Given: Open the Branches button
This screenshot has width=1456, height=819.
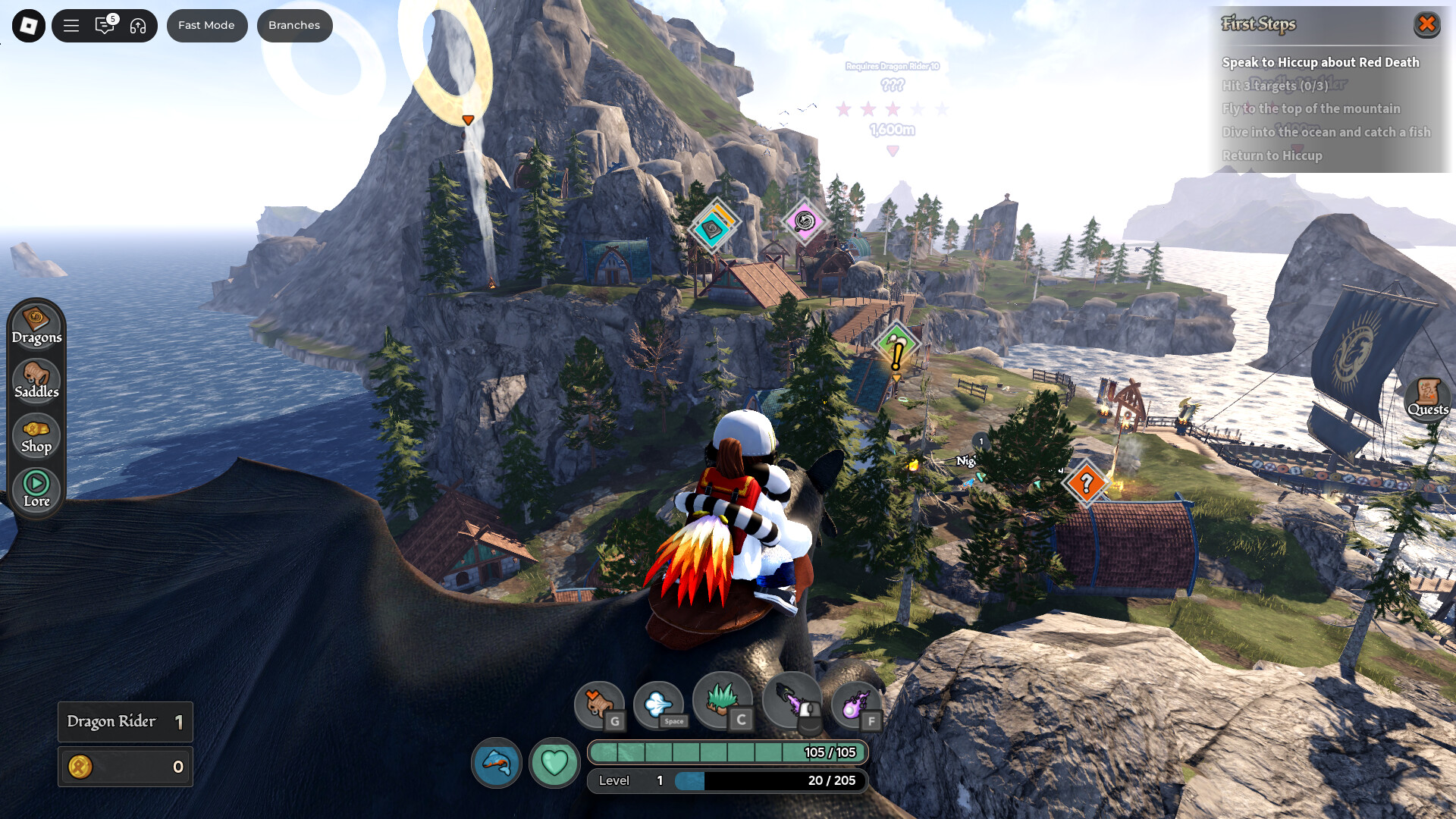Looking at the screenshot, I should [x=294, y=26].
